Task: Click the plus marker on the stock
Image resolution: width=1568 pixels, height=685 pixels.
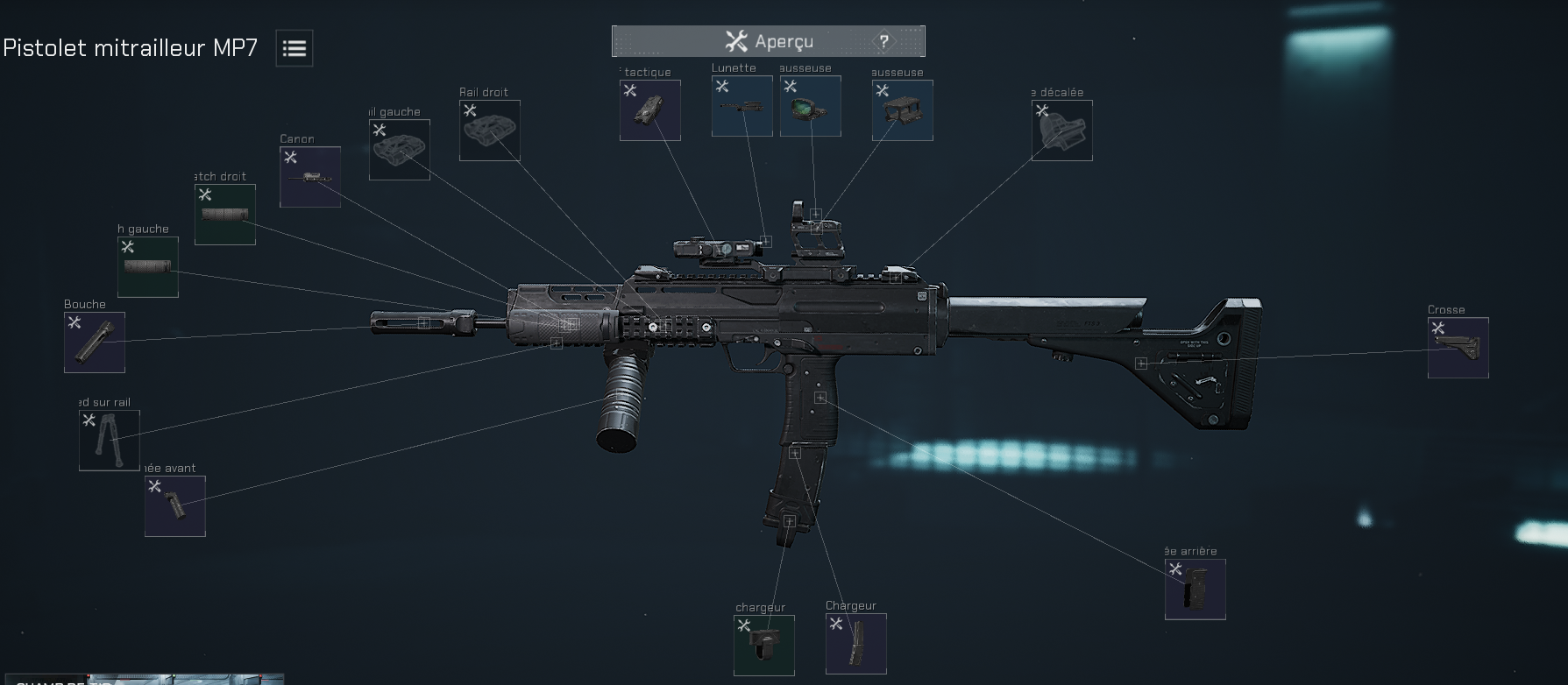Action: coord(1142,362)
